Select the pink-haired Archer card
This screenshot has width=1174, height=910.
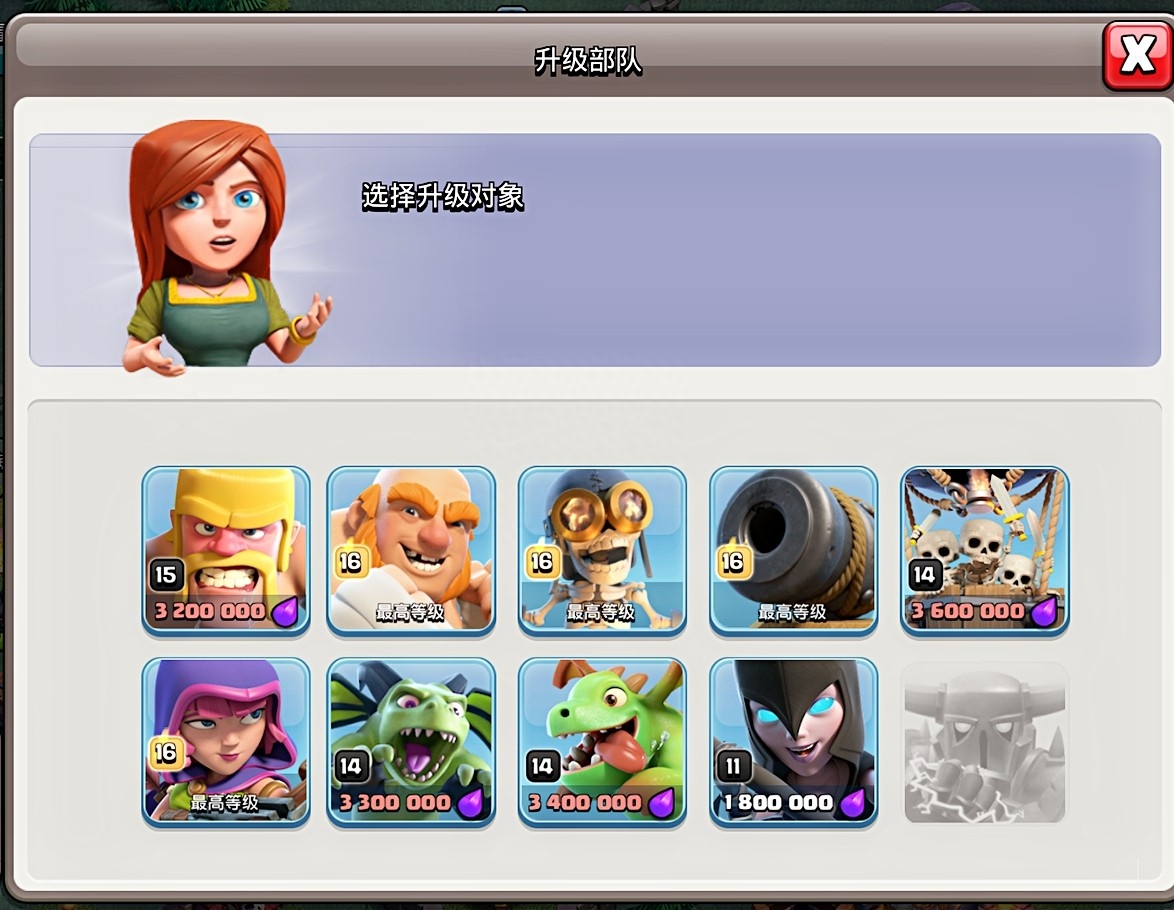click(x=226, y=742)
